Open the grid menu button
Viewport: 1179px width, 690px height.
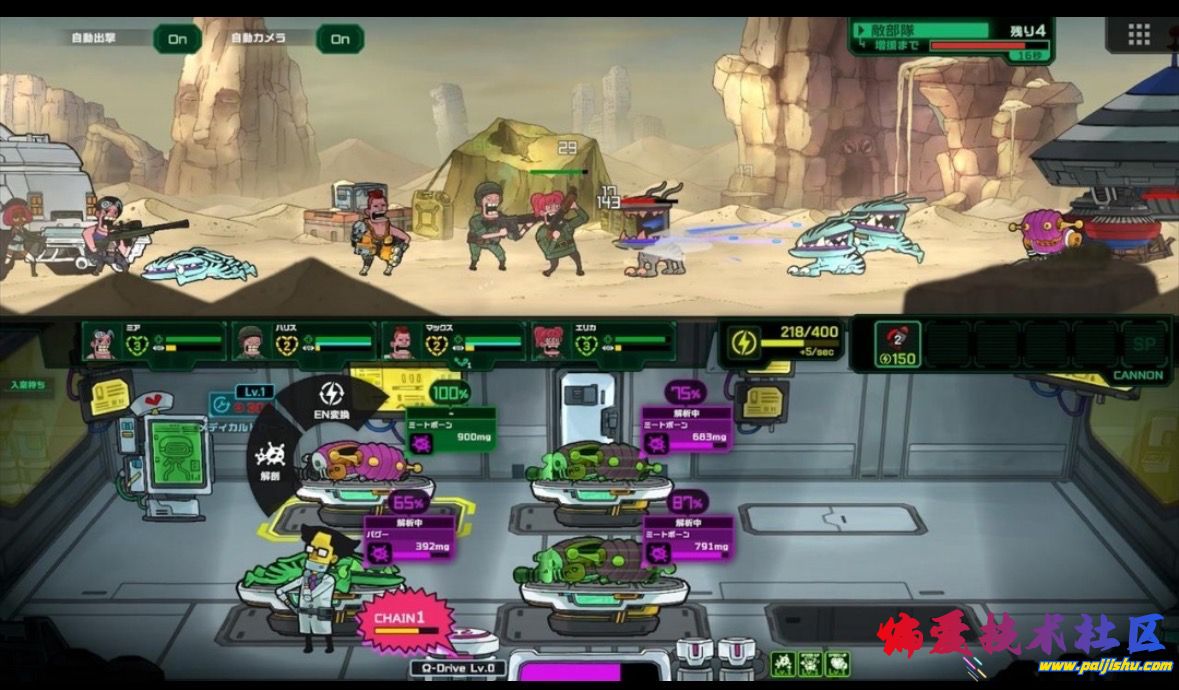tap(1138, 34)
